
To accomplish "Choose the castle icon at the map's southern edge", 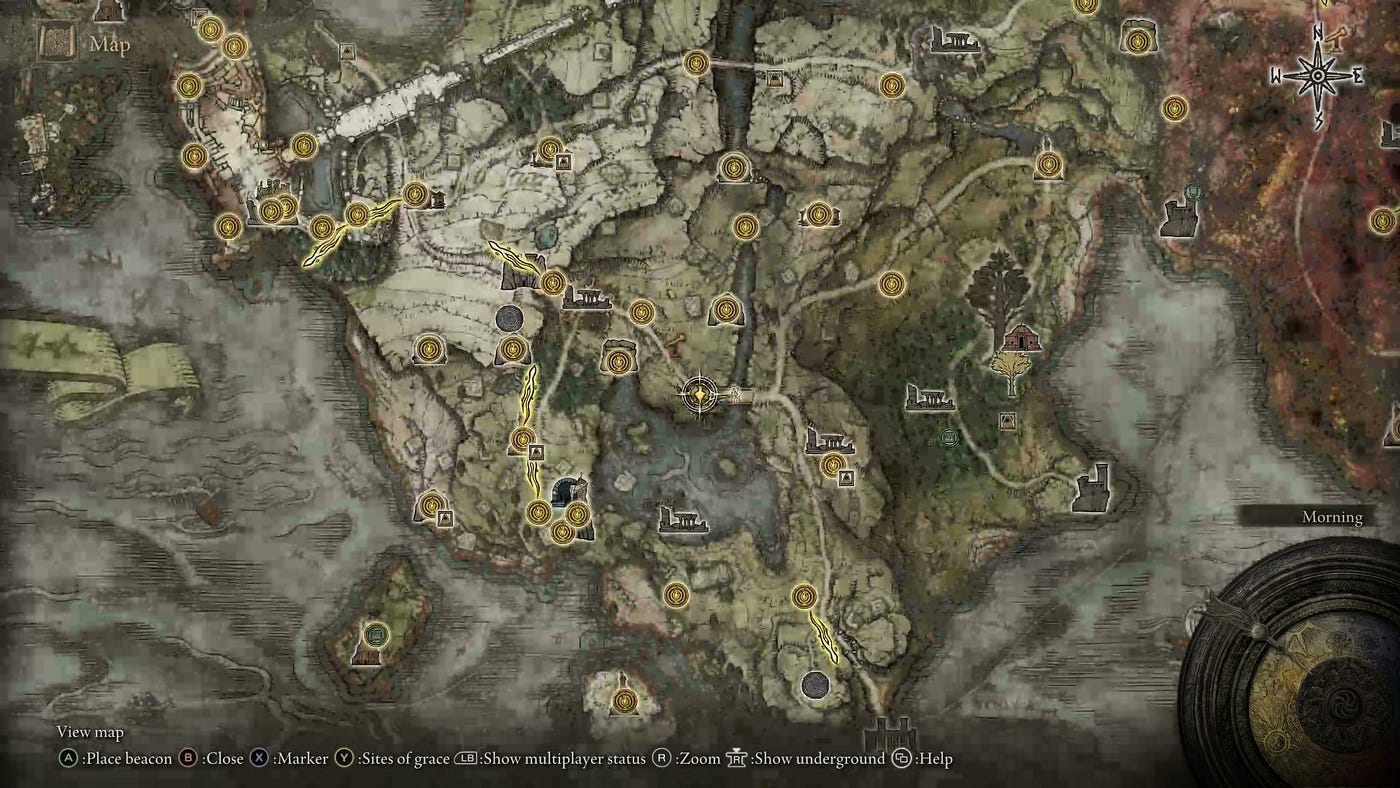I will [889, 737].
